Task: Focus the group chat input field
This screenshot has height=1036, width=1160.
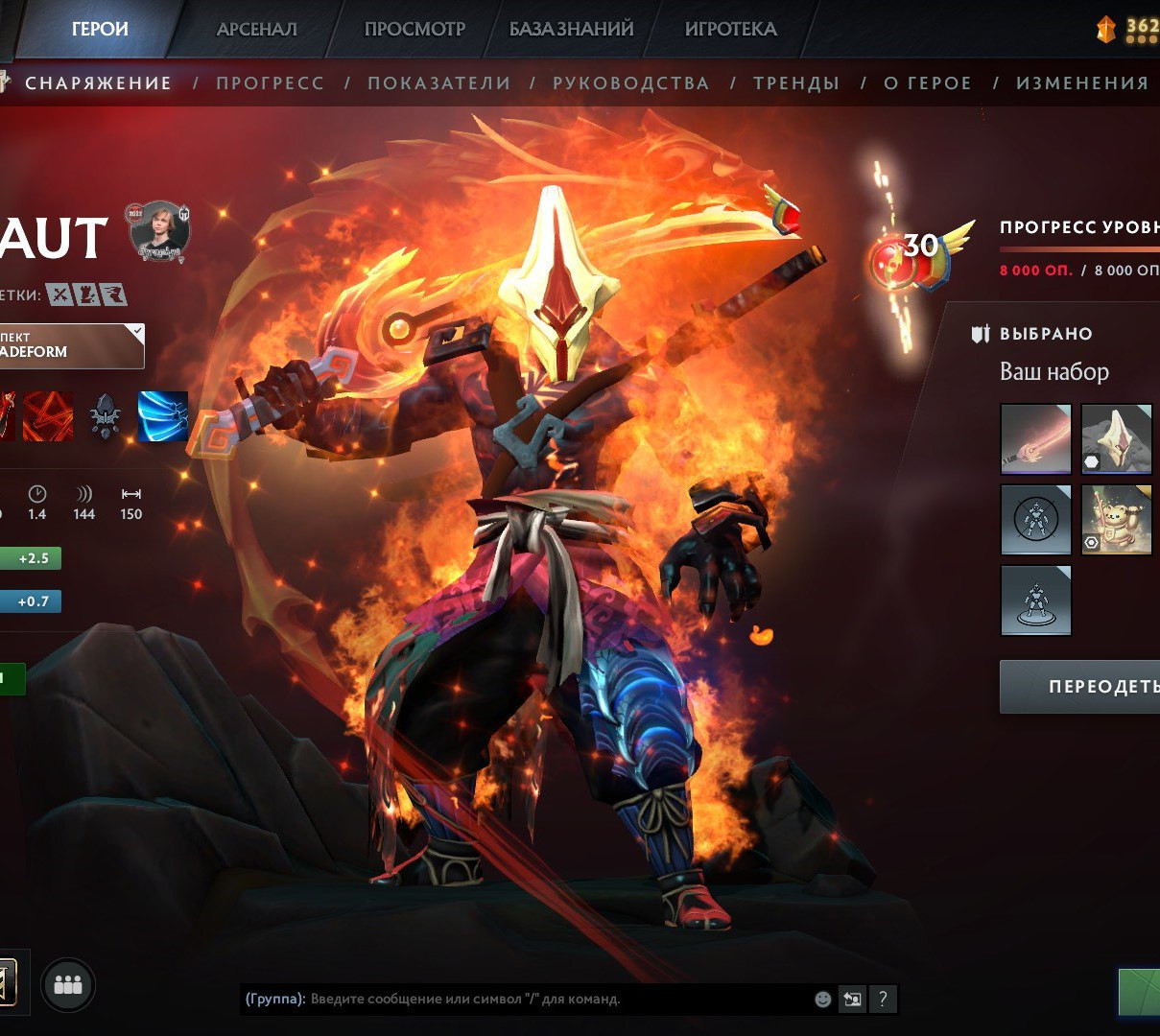Action: coord(556,999)
